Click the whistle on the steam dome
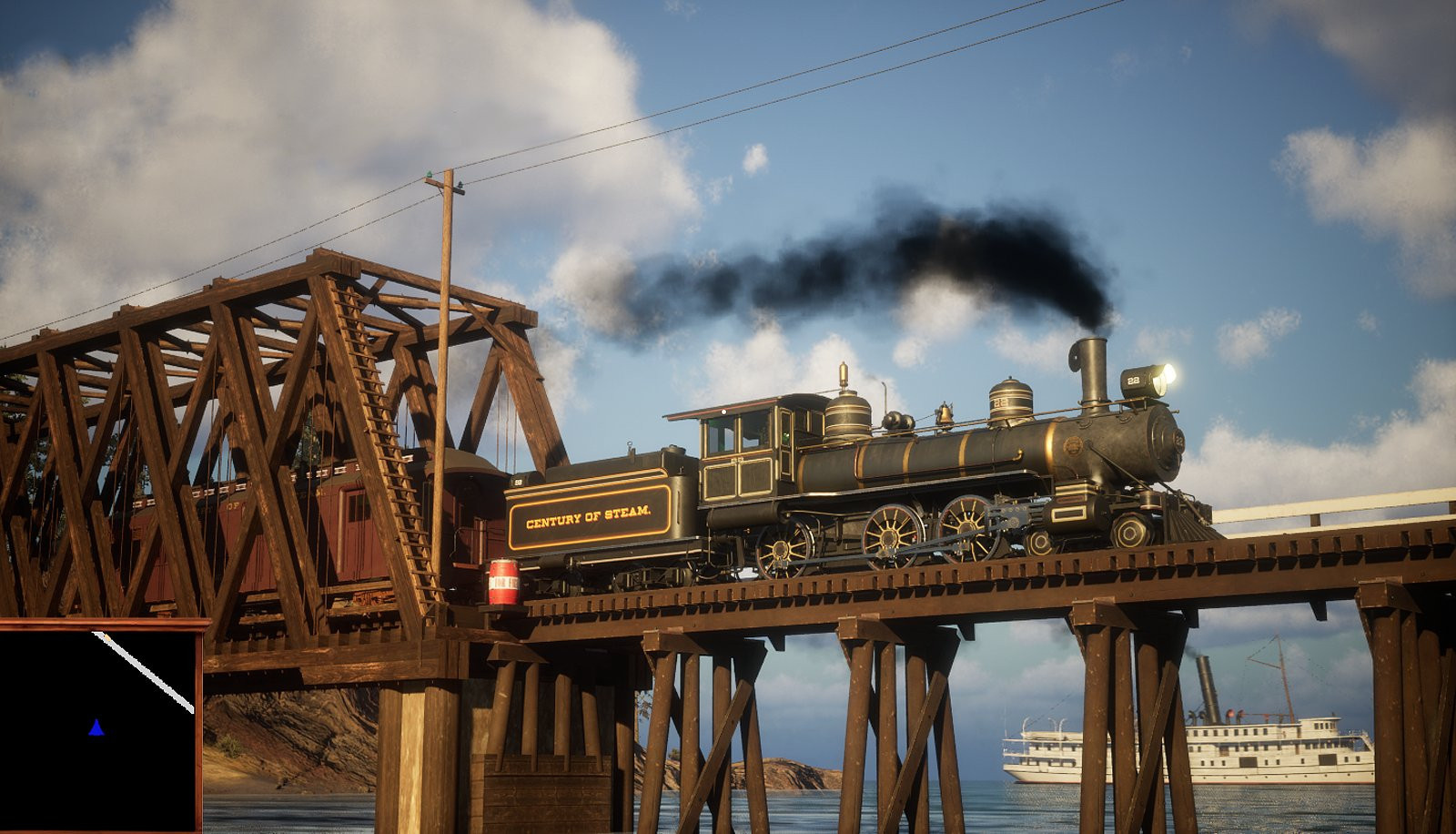The height and width of the screenshot is (834, 1456). click(x=843, y=373)
